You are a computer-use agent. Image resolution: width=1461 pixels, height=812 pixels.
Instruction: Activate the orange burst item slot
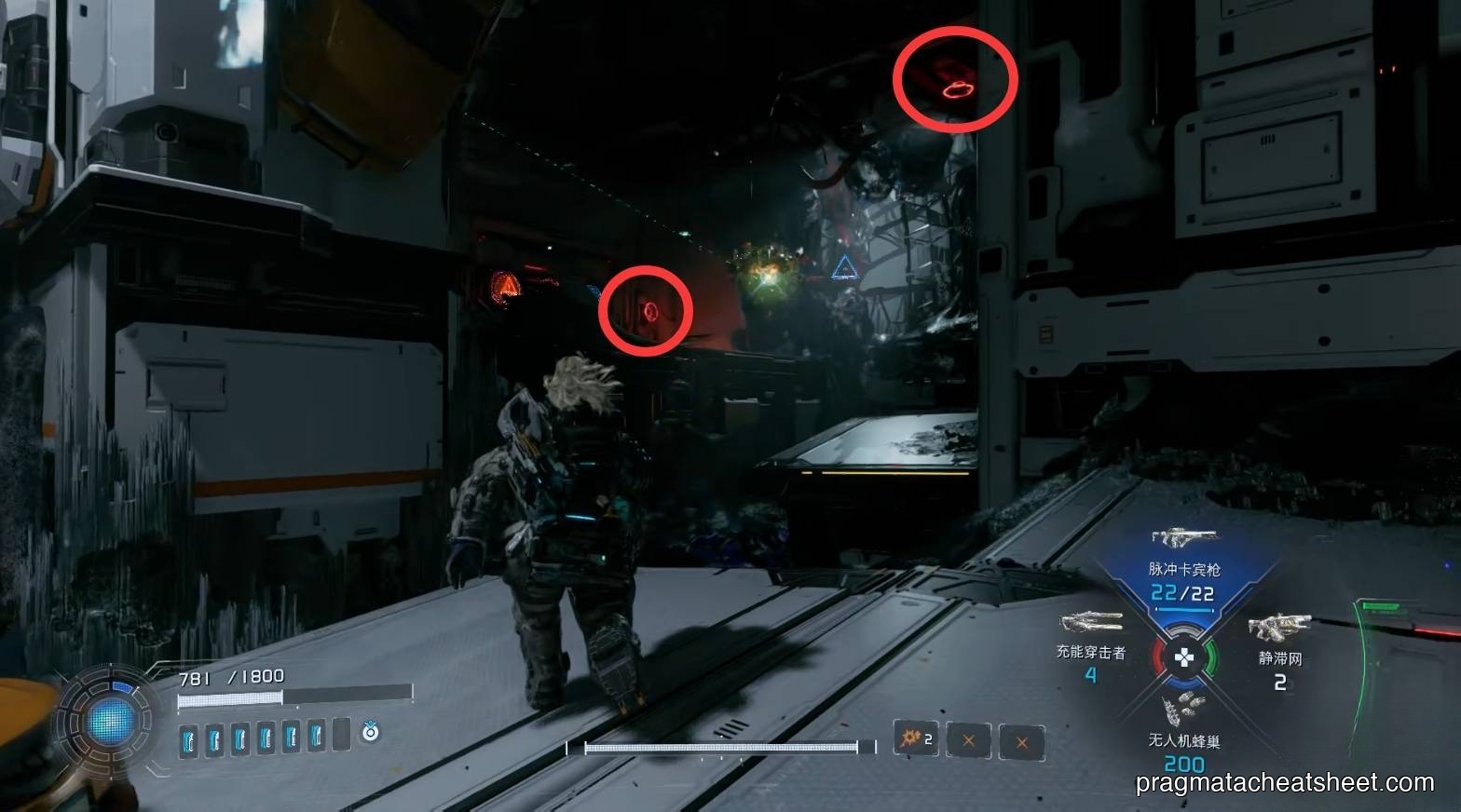(915, 739)
